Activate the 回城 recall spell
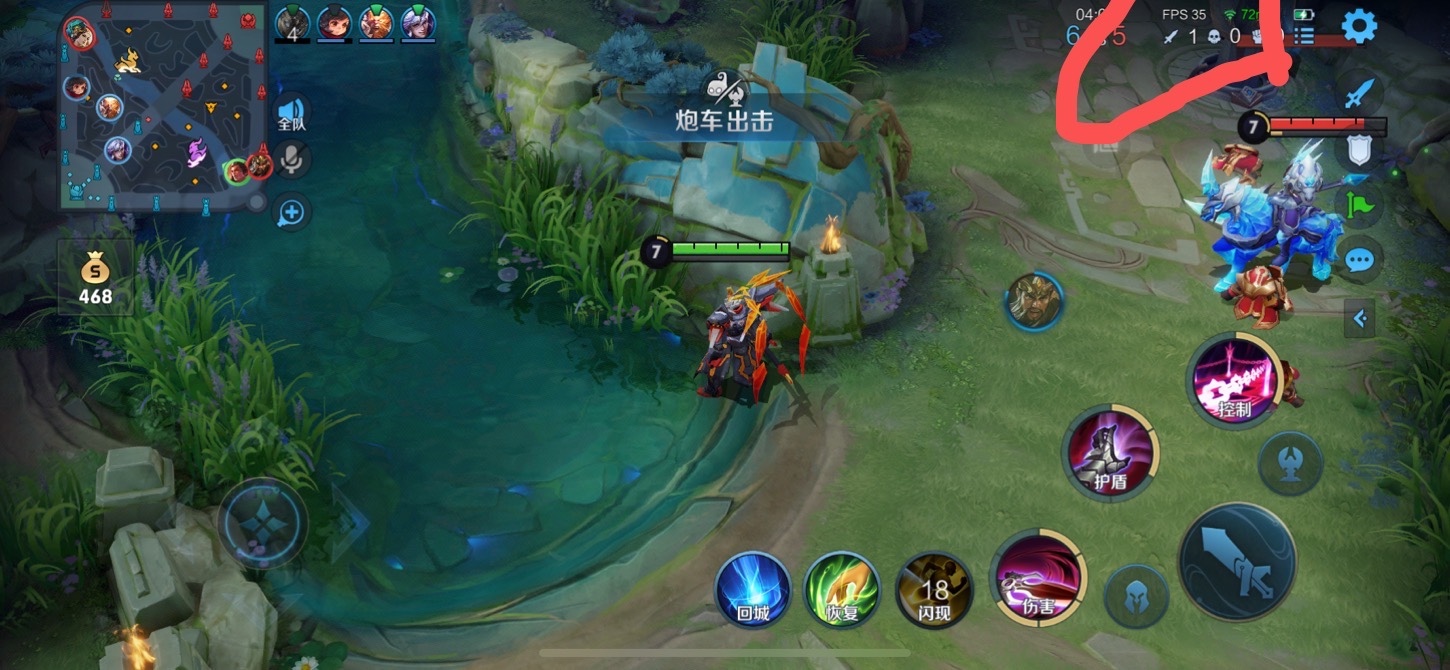The image size is (1450, 670). tap(753, 590)
